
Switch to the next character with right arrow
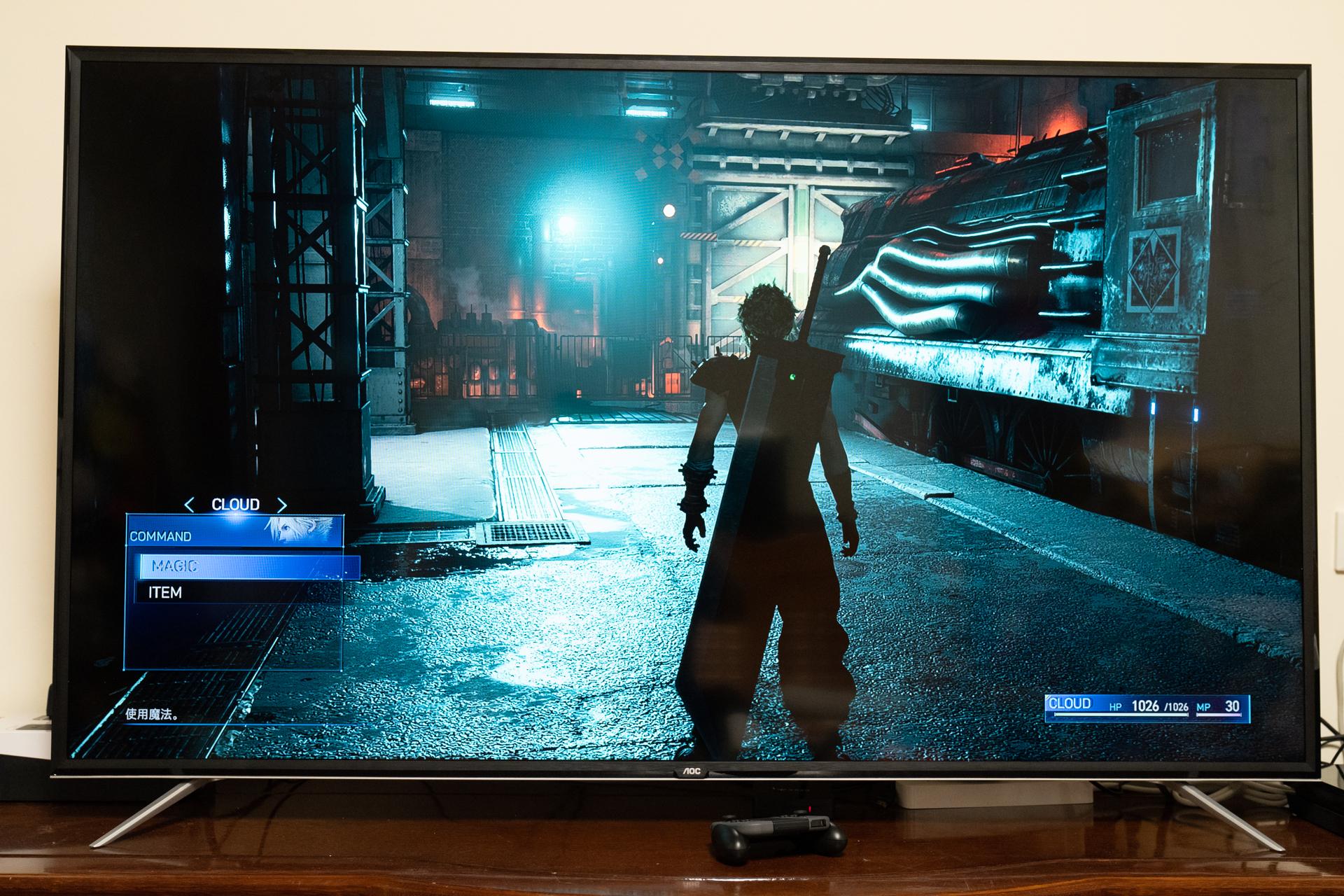point(281,505)
